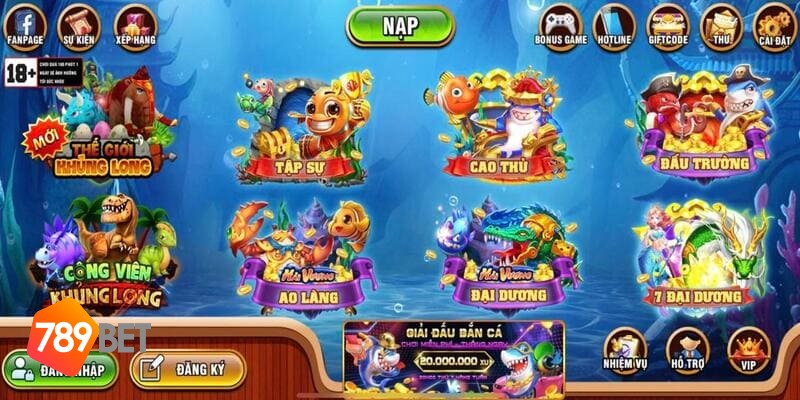
Task: Check the Thư mailbox icon
Action: [721, 24]
